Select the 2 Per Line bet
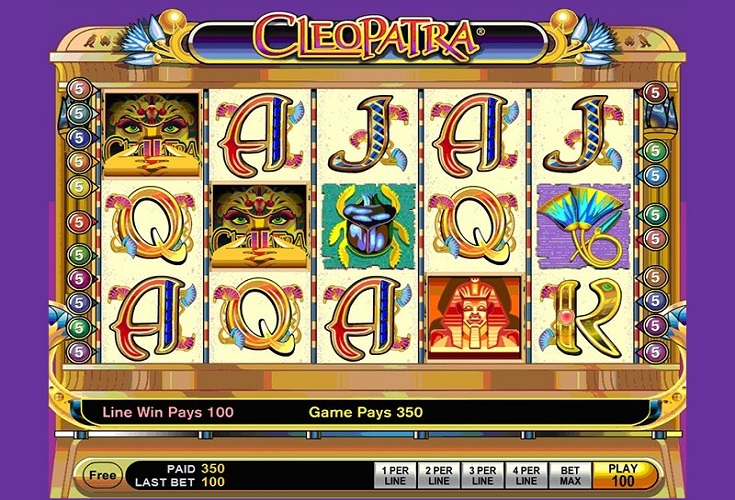The width and height of the screenshot is (735, 500). pos(437,474)
